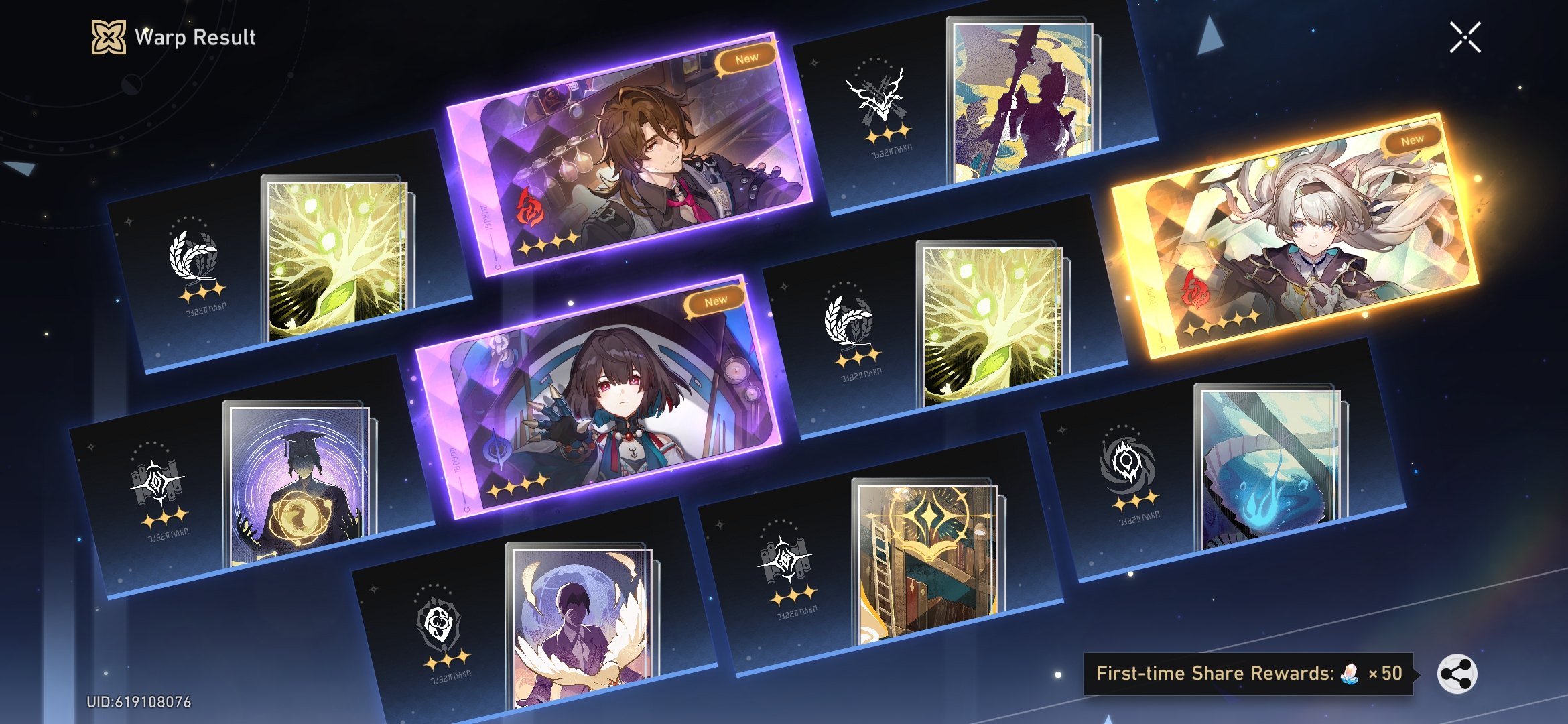This screenshot has height=724, width=1568.
Task: Tap the New badge on Gallagher's card
Action: pos(746,58)
